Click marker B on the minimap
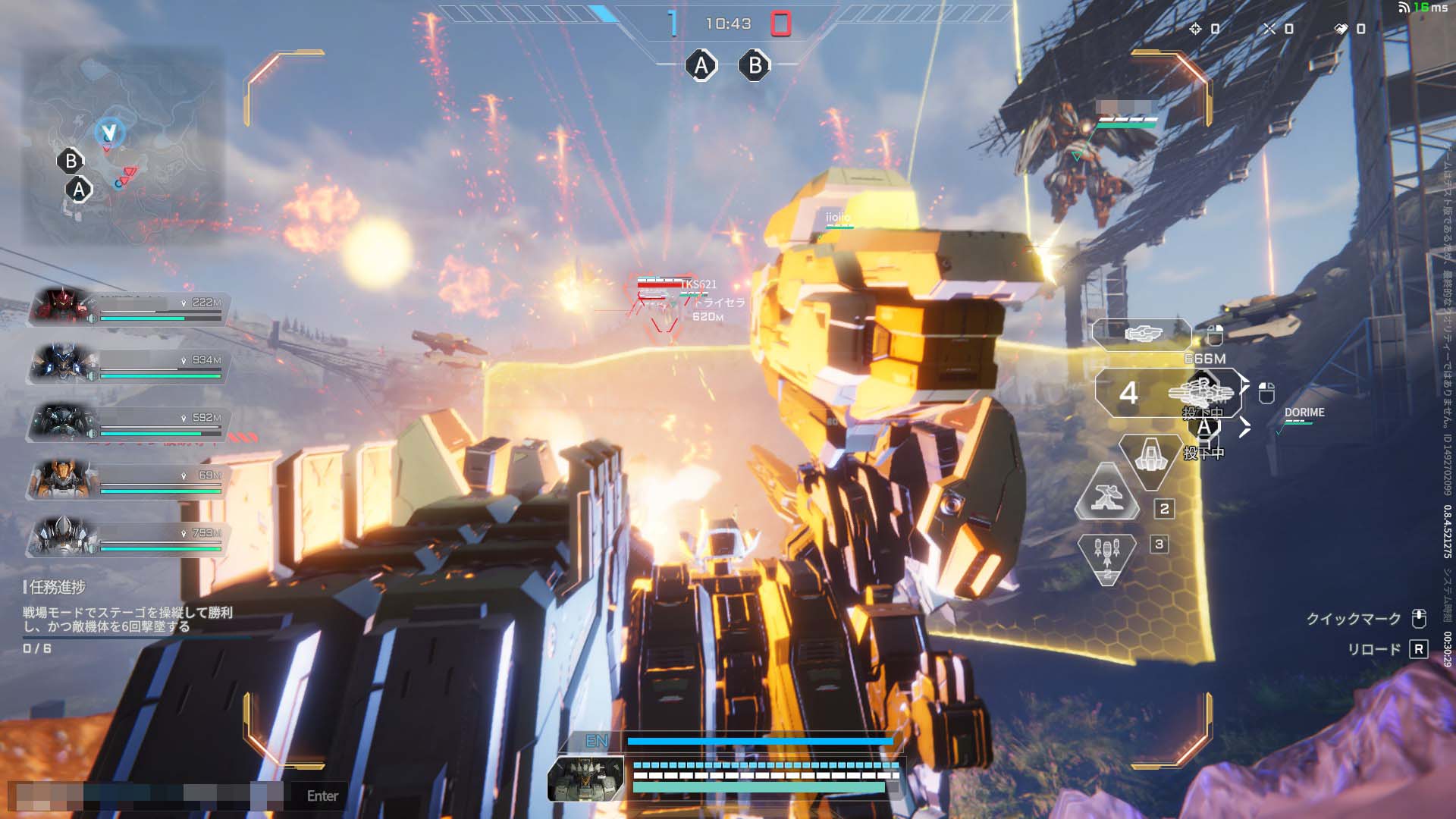This screenshot has width=1456, height=819. pos(71,161)
